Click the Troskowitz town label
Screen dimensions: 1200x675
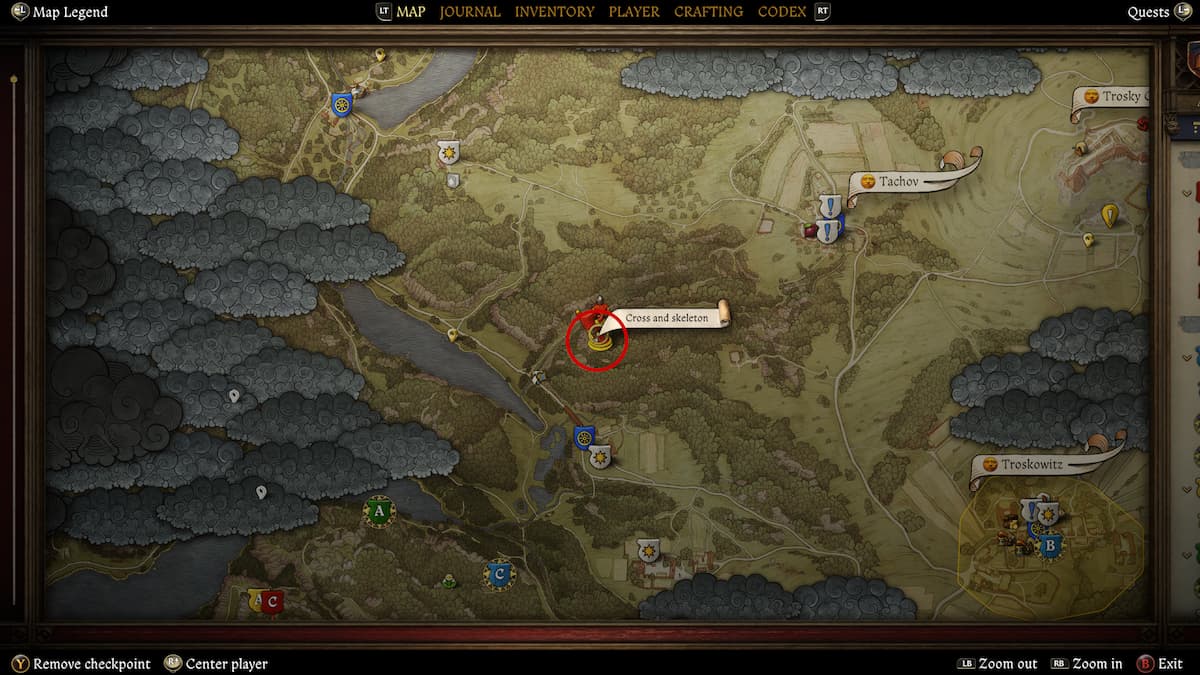pos(1033,465)
